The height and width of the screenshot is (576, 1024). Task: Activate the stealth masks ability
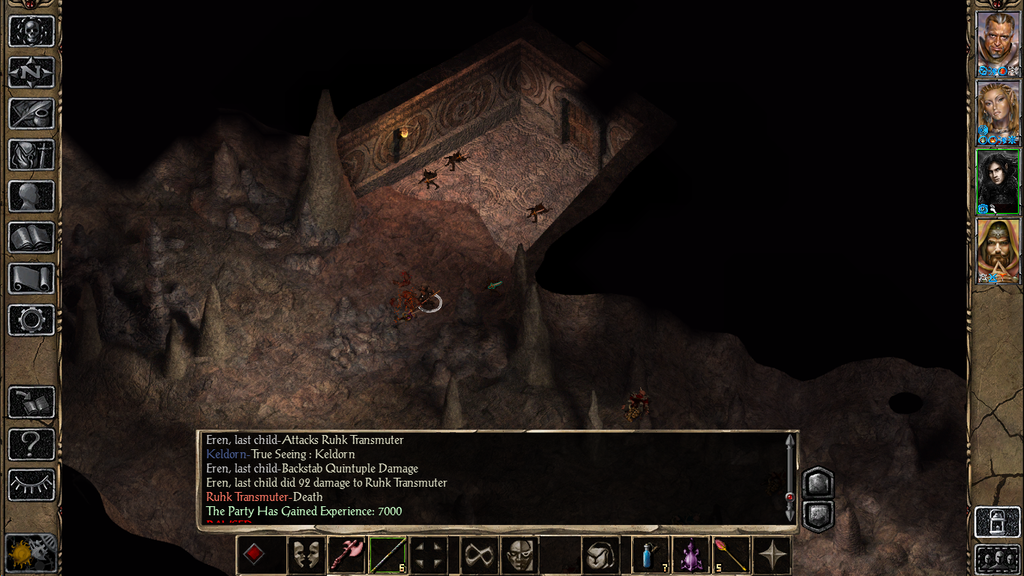point(306,555)
